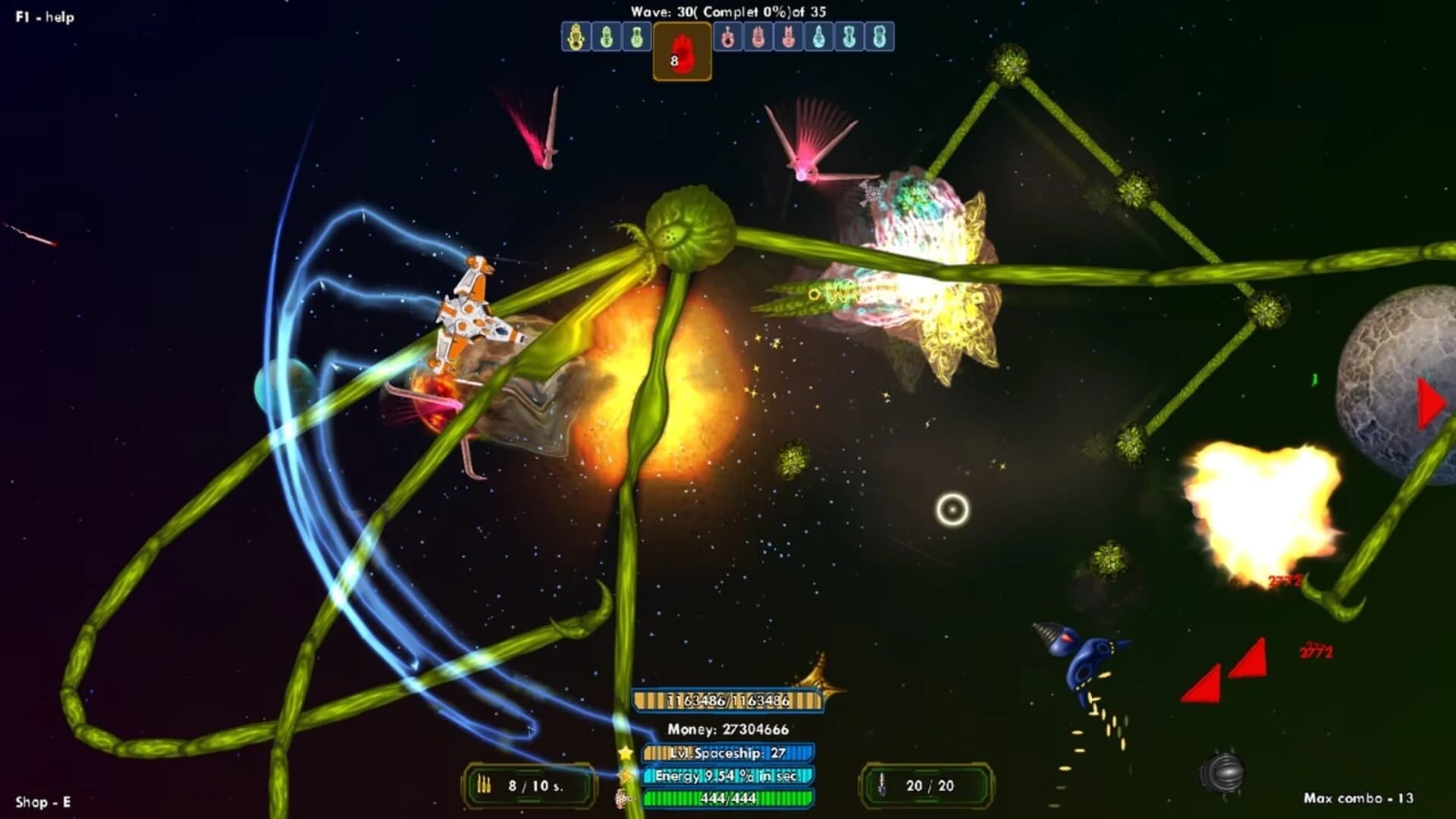The width and height of the screenshot is (1456, 819).
Task: Select the yellow boss enemy icon in wave bar
Action: [x=576, y=36]
